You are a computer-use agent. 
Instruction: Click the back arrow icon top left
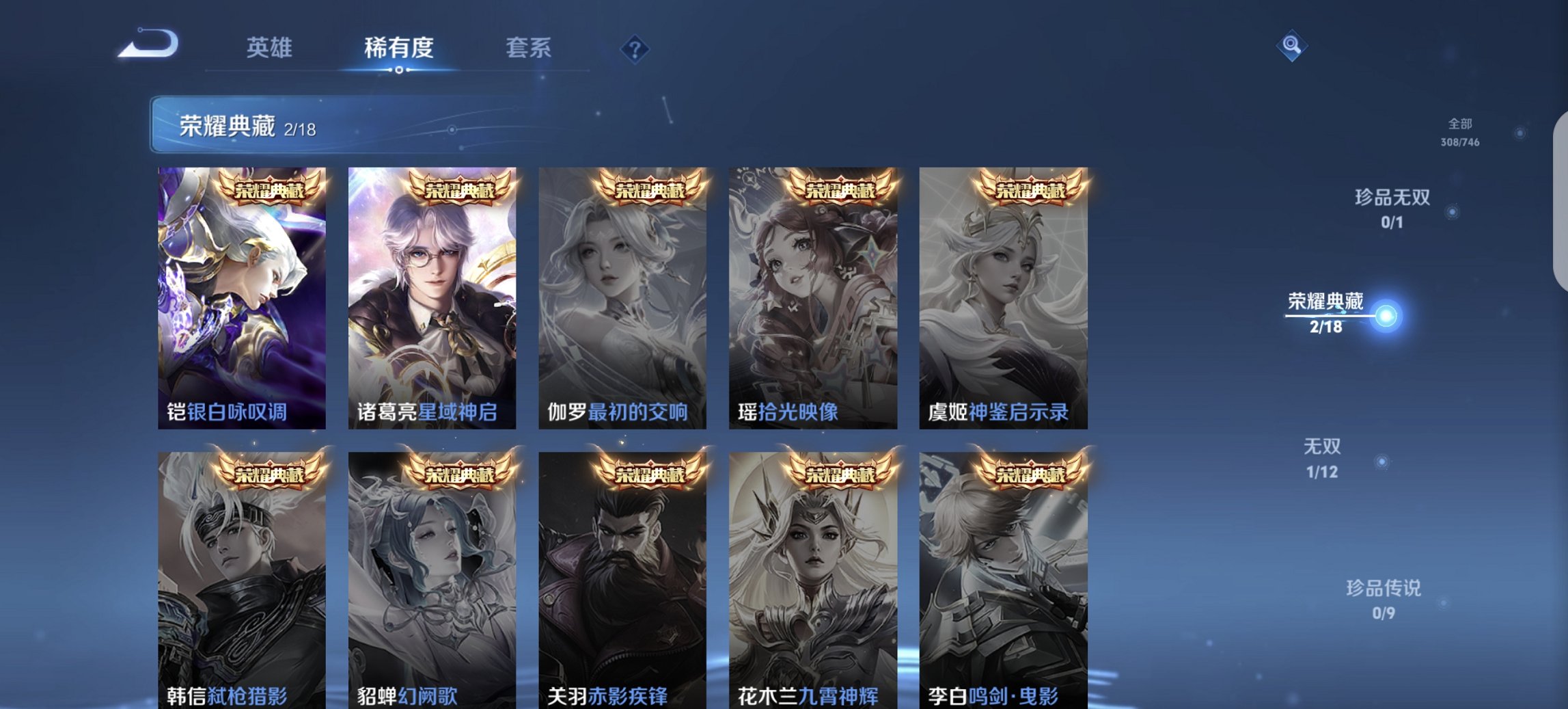click(x=146, y=46)
